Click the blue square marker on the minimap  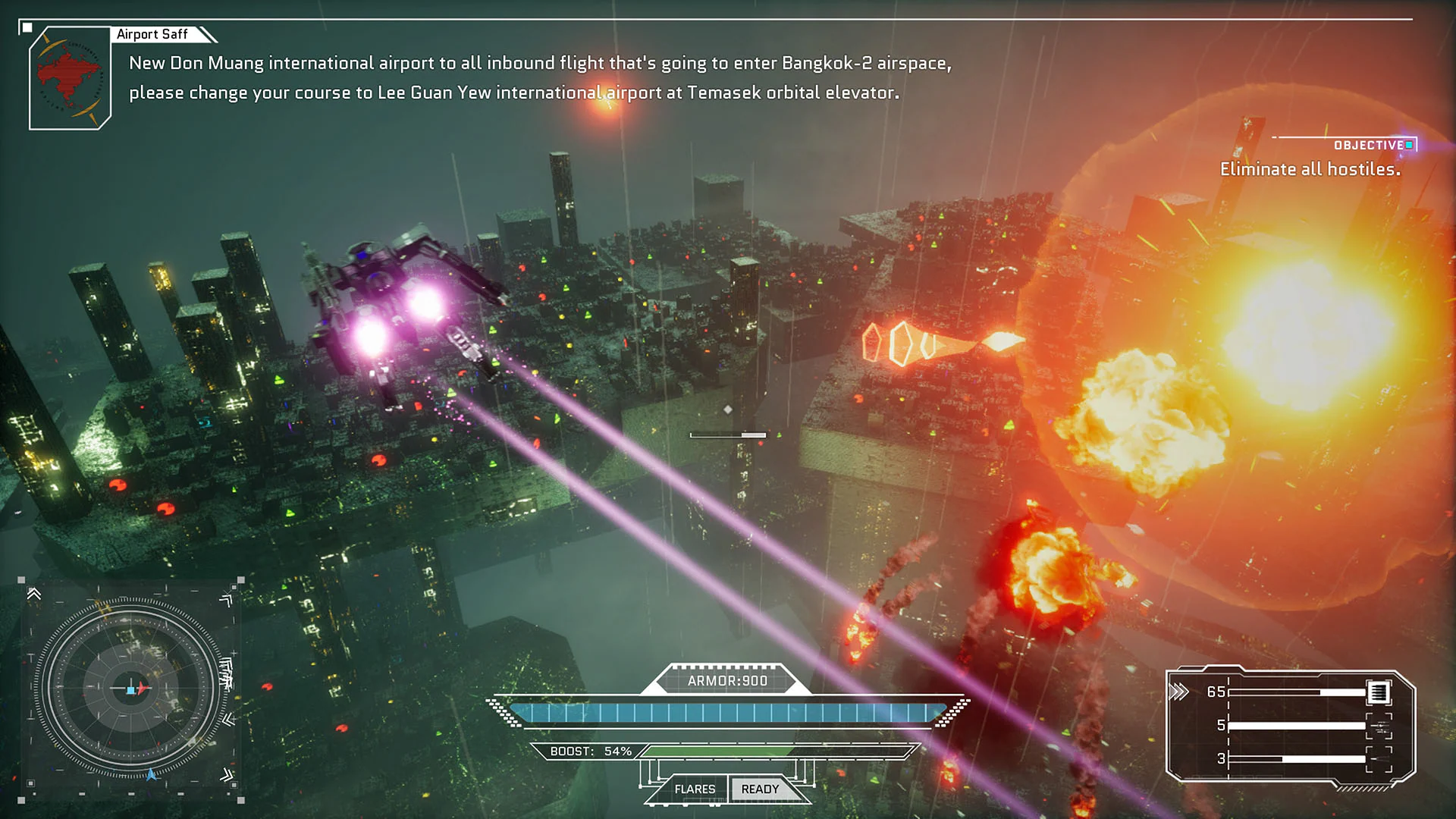(130, 690)
